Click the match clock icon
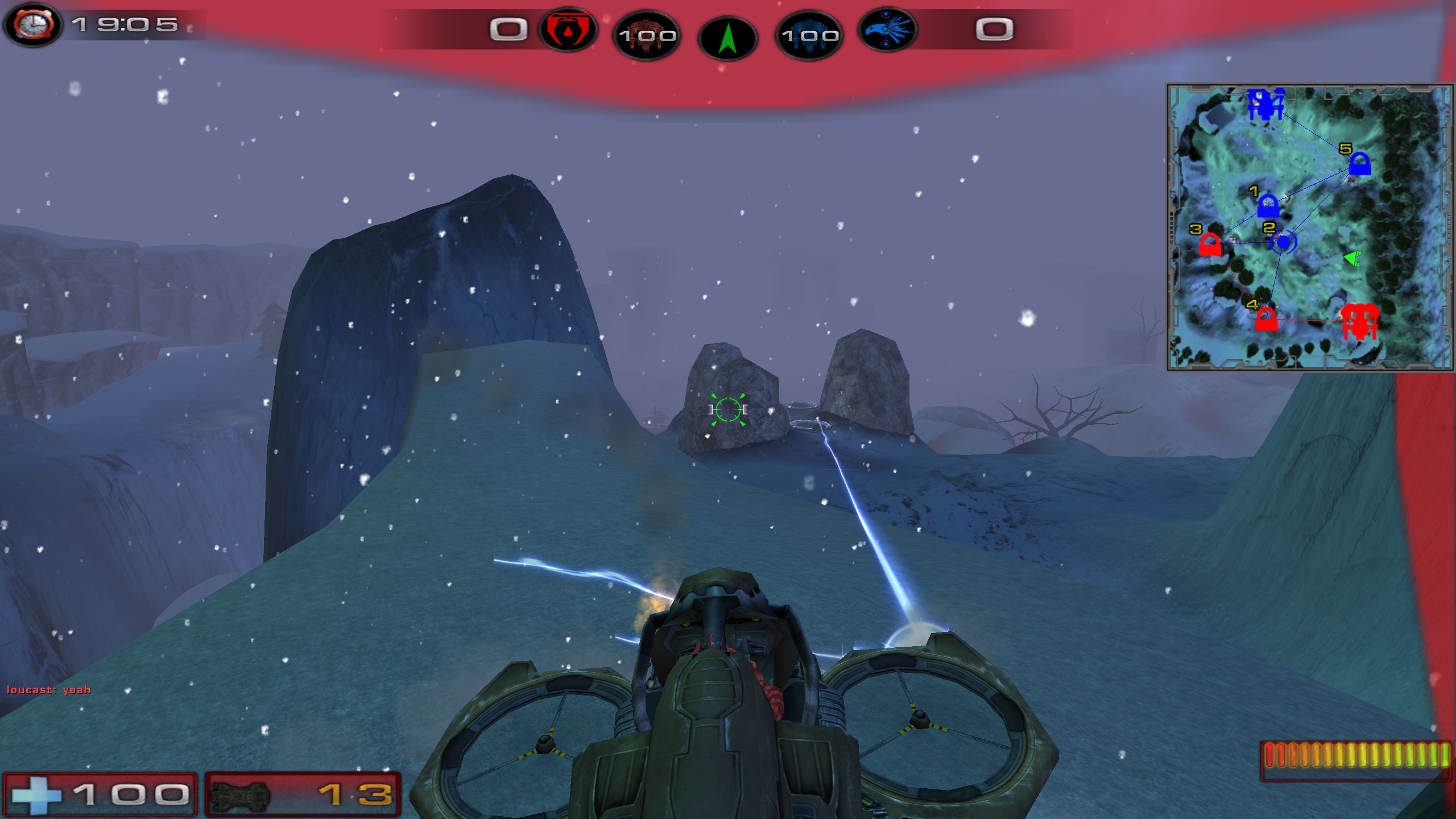 click(x=33, y=25)
